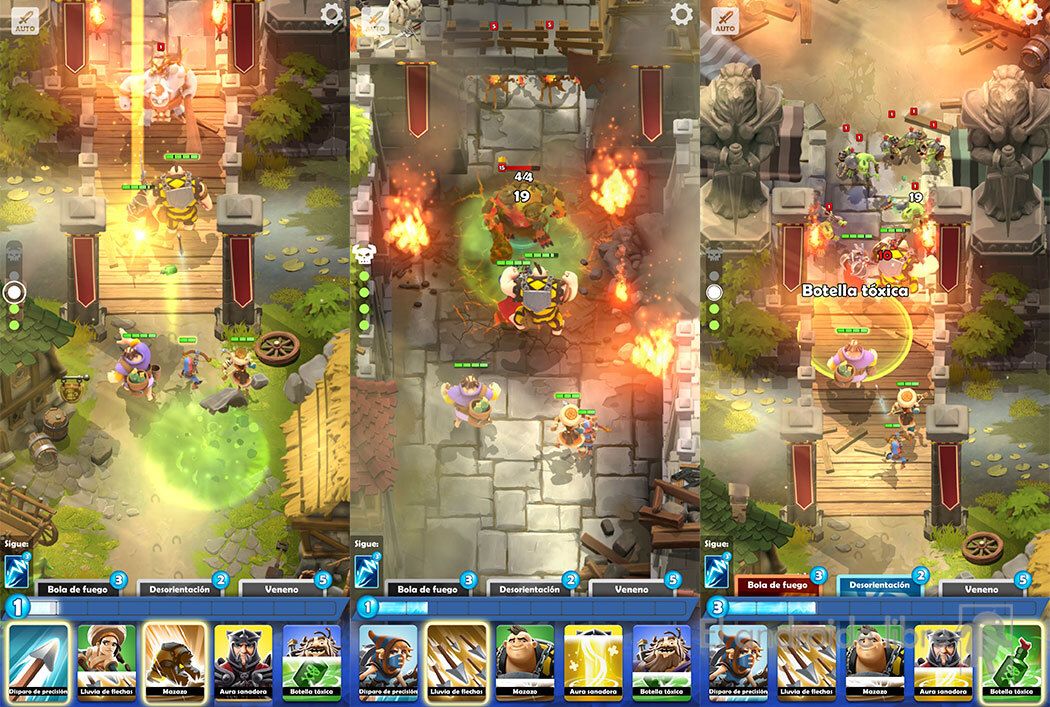The height and width of the screenshot is (707, 1050).
Task: Select the green bottle Botella tóxica card
Action: pos(1011,659)
